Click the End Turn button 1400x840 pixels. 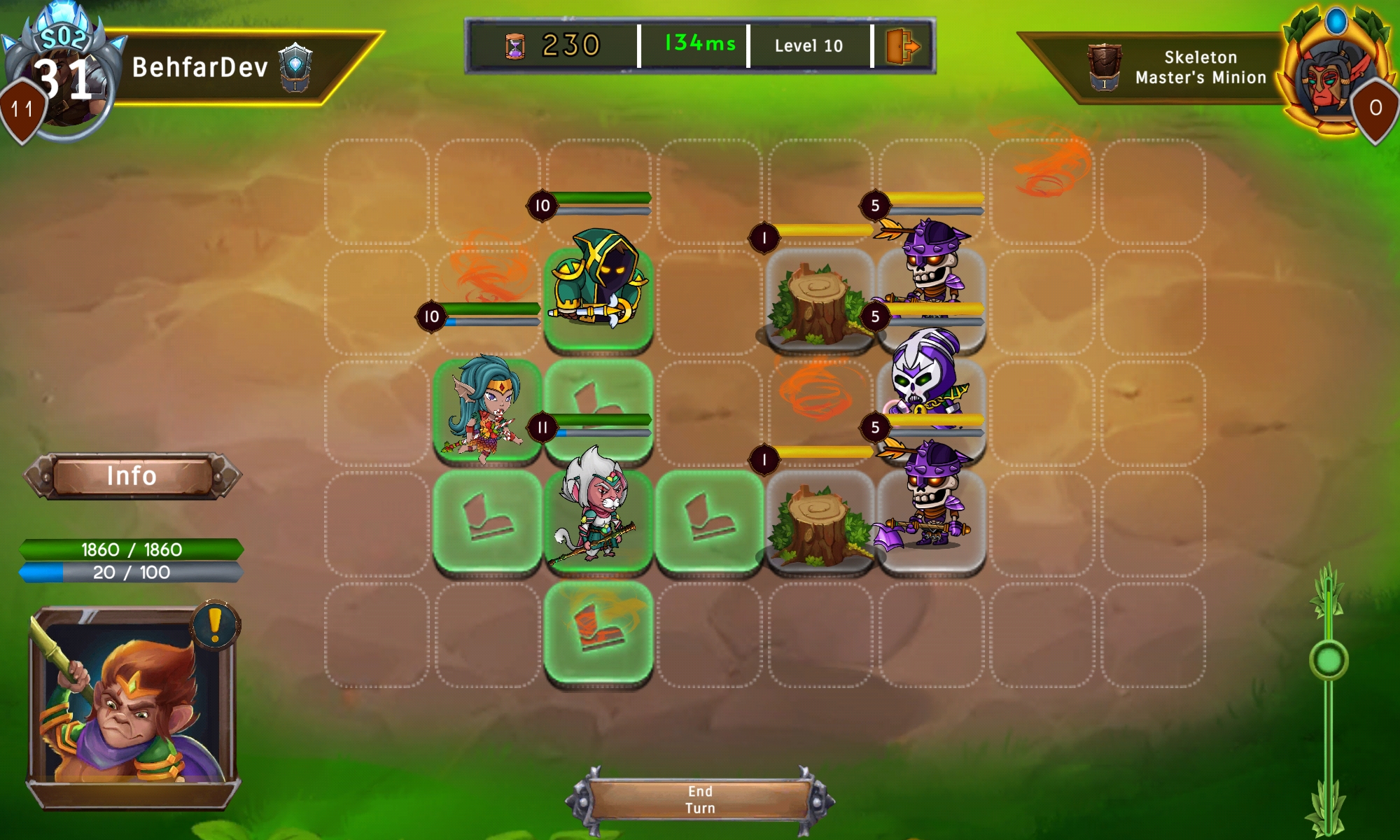click(x=700, y=799)
